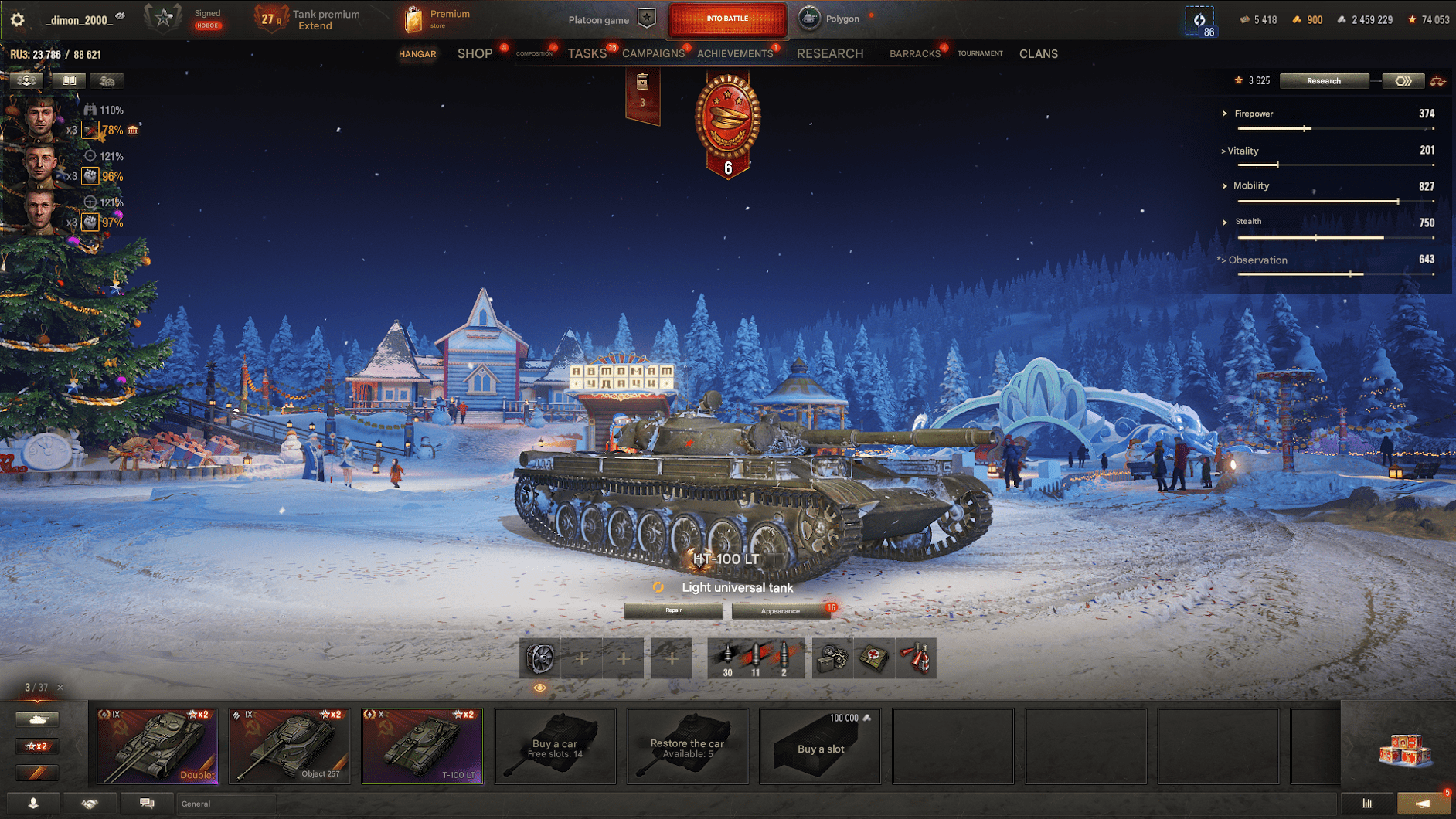Select the fire extinguisher consumable icon
The width and height of the screenshot is (1456, 819).
coord(917,658)
